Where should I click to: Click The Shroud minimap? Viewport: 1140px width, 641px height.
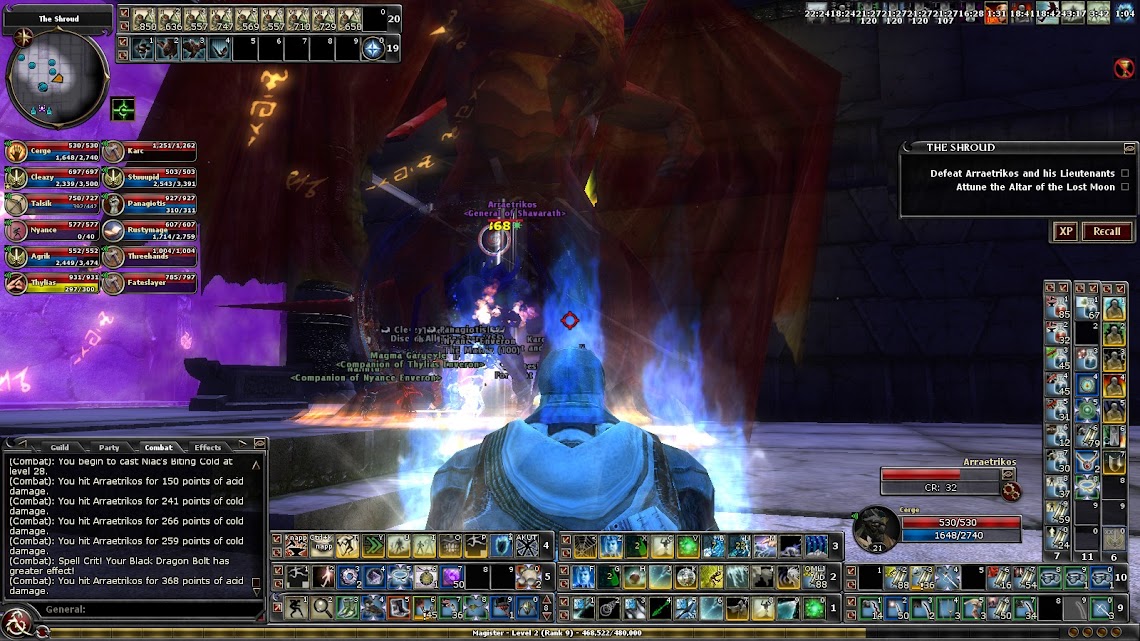pos(57,74)
